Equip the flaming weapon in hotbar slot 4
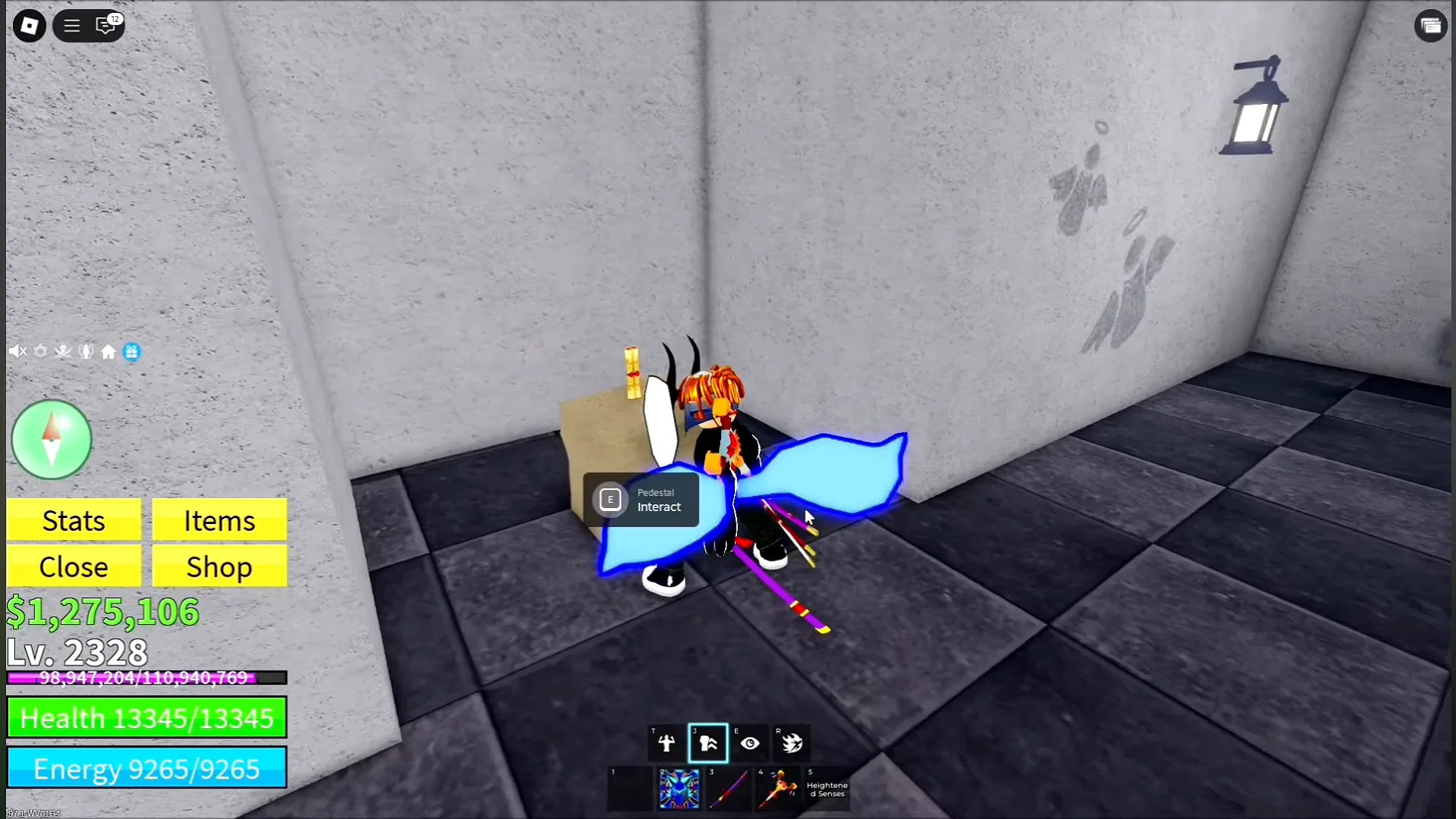The image size is (1456, 819). [777, 789]
